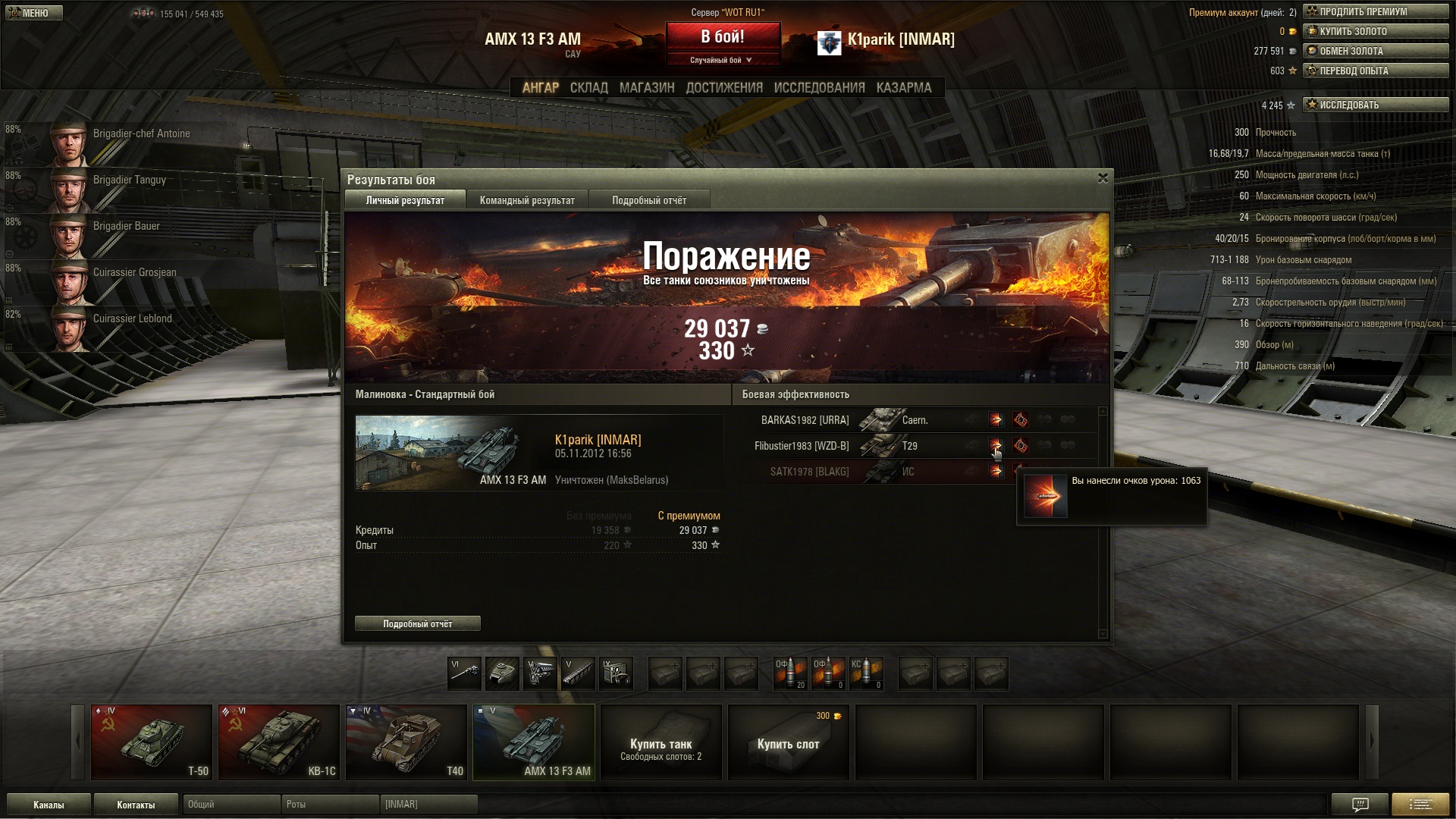Extend premium with ПРОДЛИТЬ ПРЕМИУМ

1375,11
